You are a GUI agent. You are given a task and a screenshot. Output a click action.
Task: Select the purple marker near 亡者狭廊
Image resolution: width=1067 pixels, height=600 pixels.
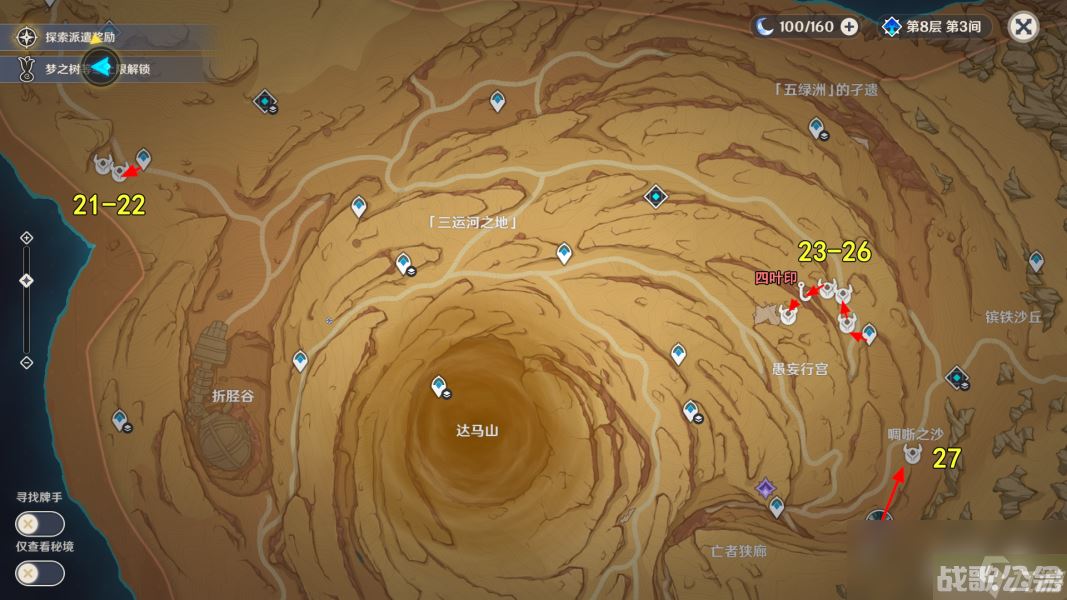pos(765,489)
